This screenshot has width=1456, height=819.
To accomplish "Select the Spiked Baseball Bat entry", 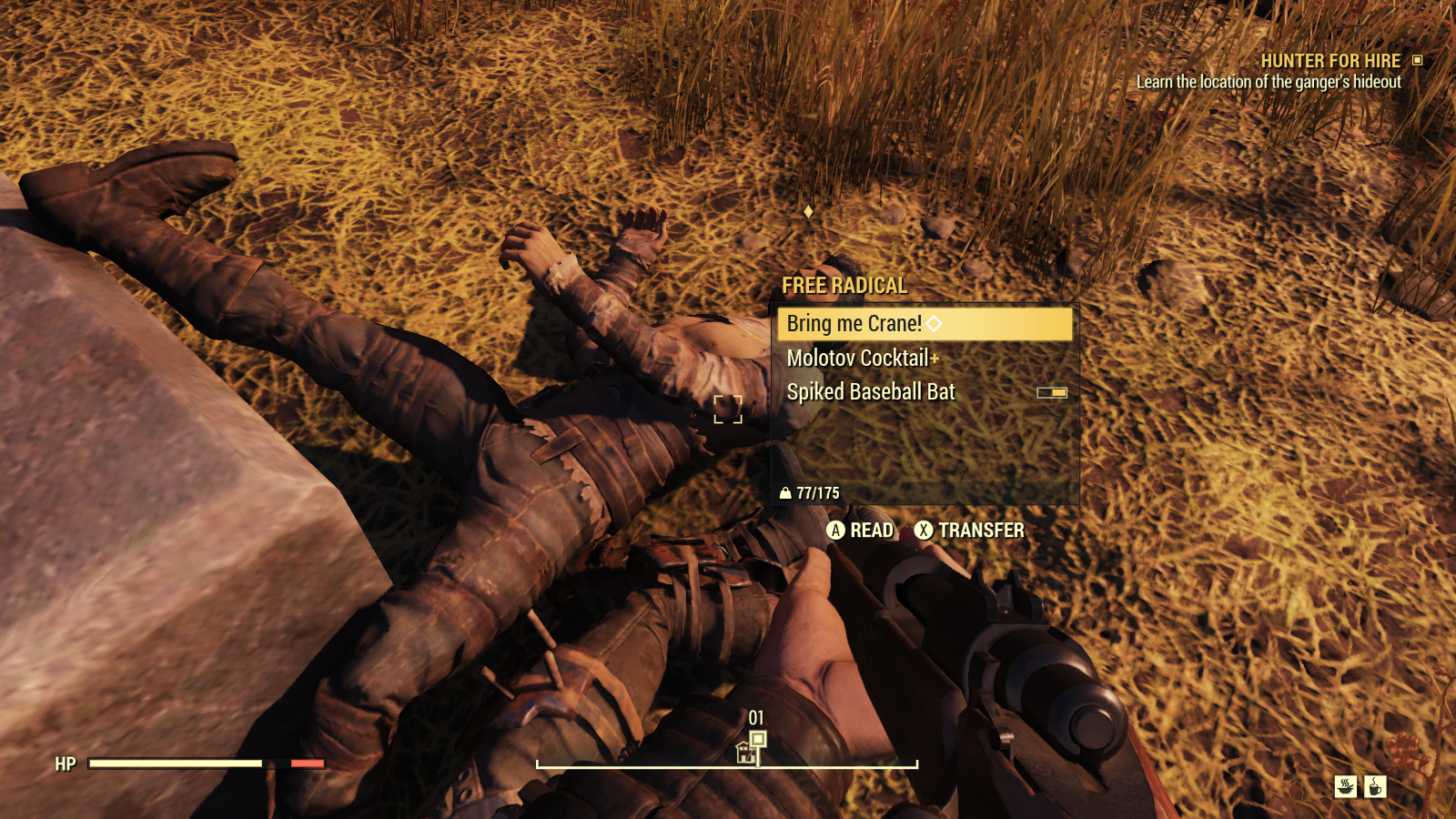I will (x=870, y=392).
